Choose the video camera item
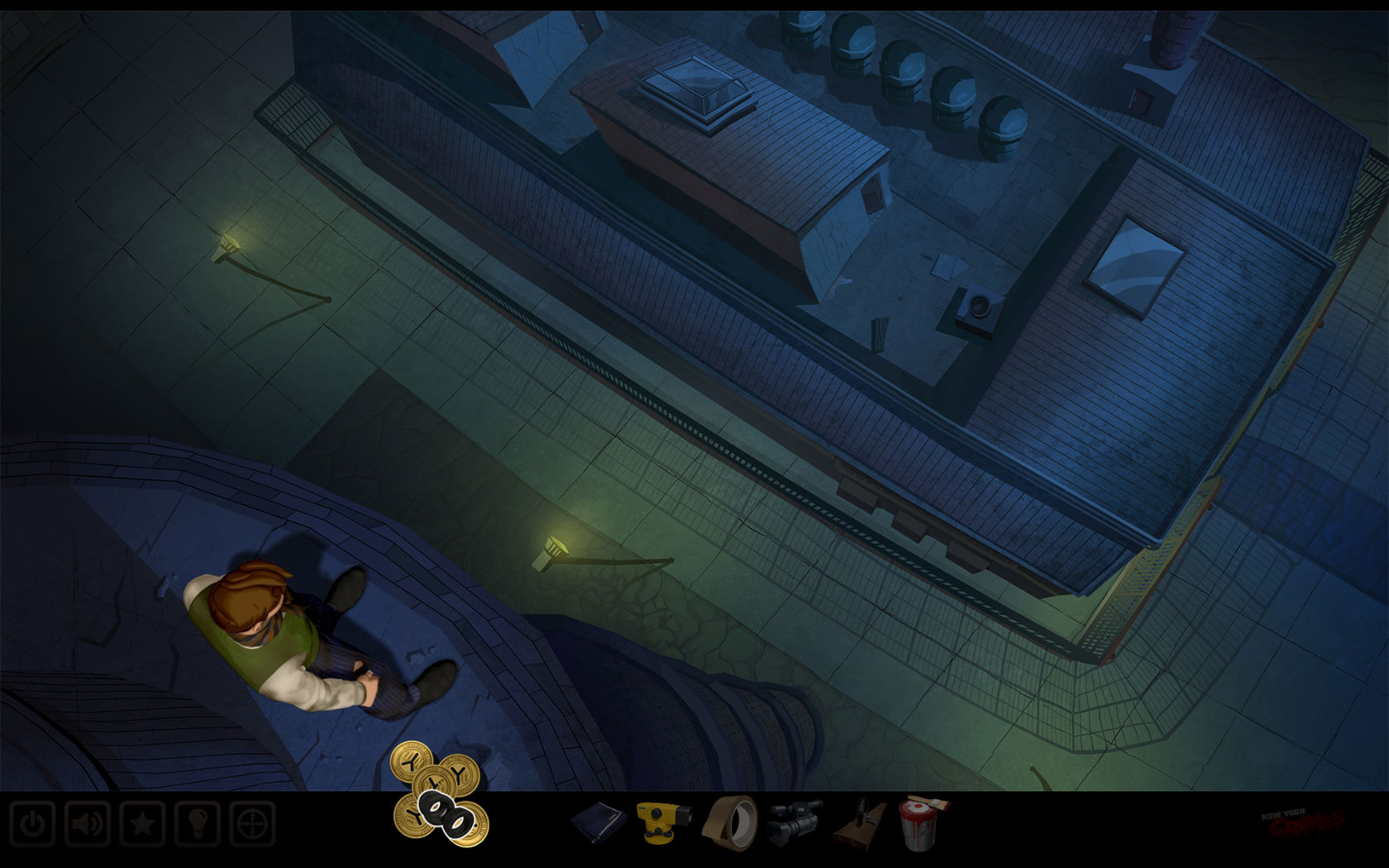Viewport: 1389px width, 868px height. pyautogui.click(x=794, y=821)
